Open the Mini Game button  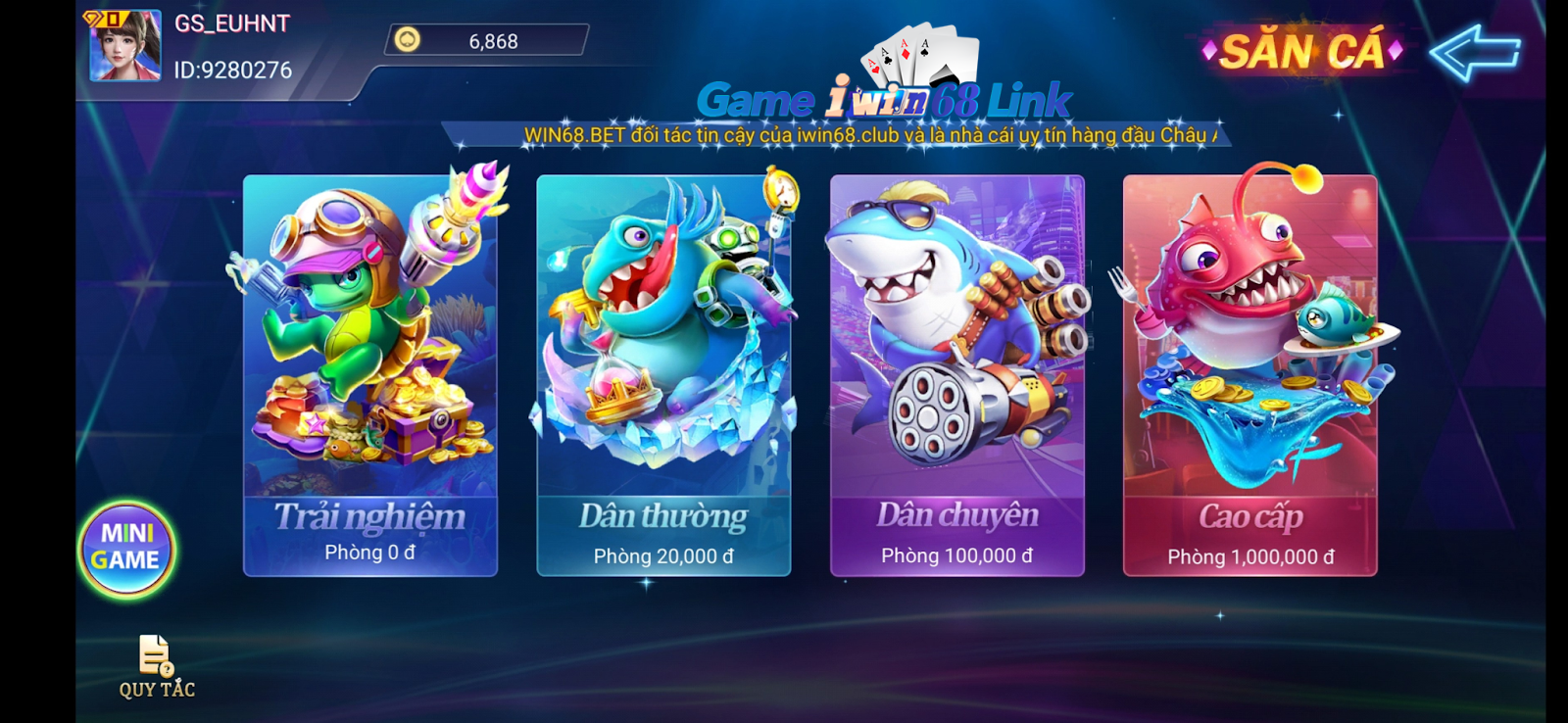(126, 548)
